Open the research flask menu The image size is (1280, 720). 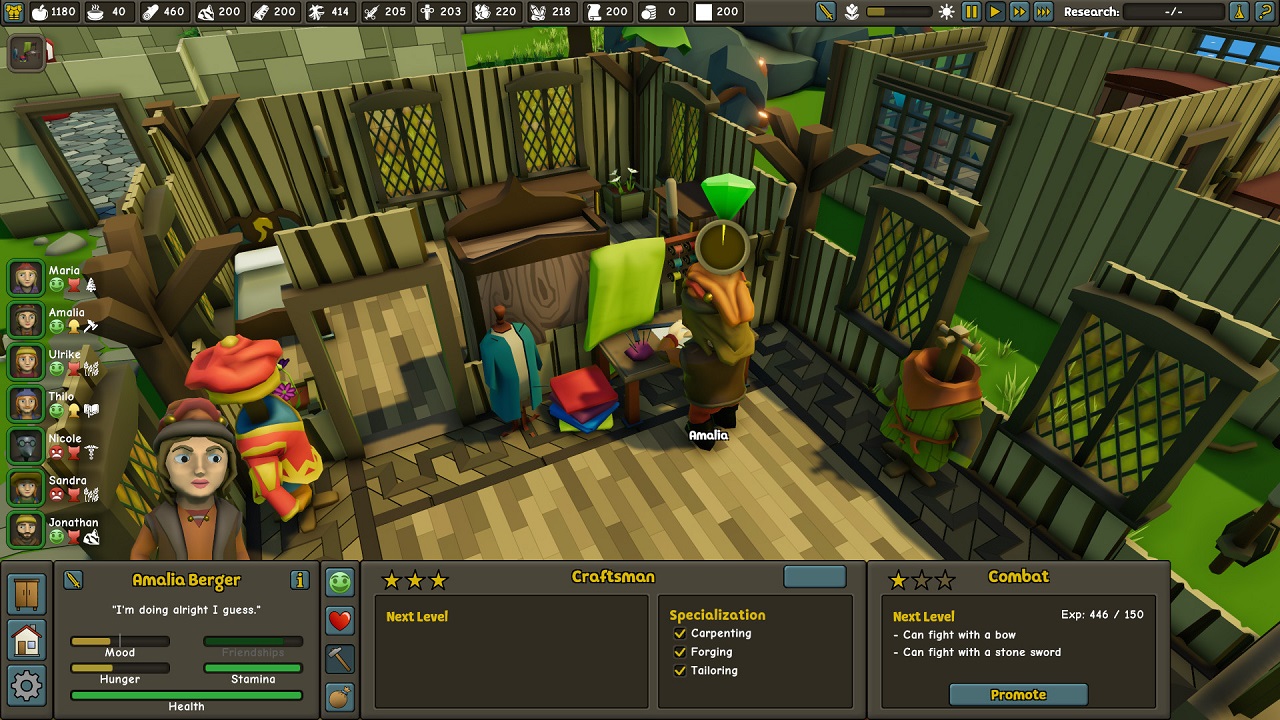click(1239, 12)
